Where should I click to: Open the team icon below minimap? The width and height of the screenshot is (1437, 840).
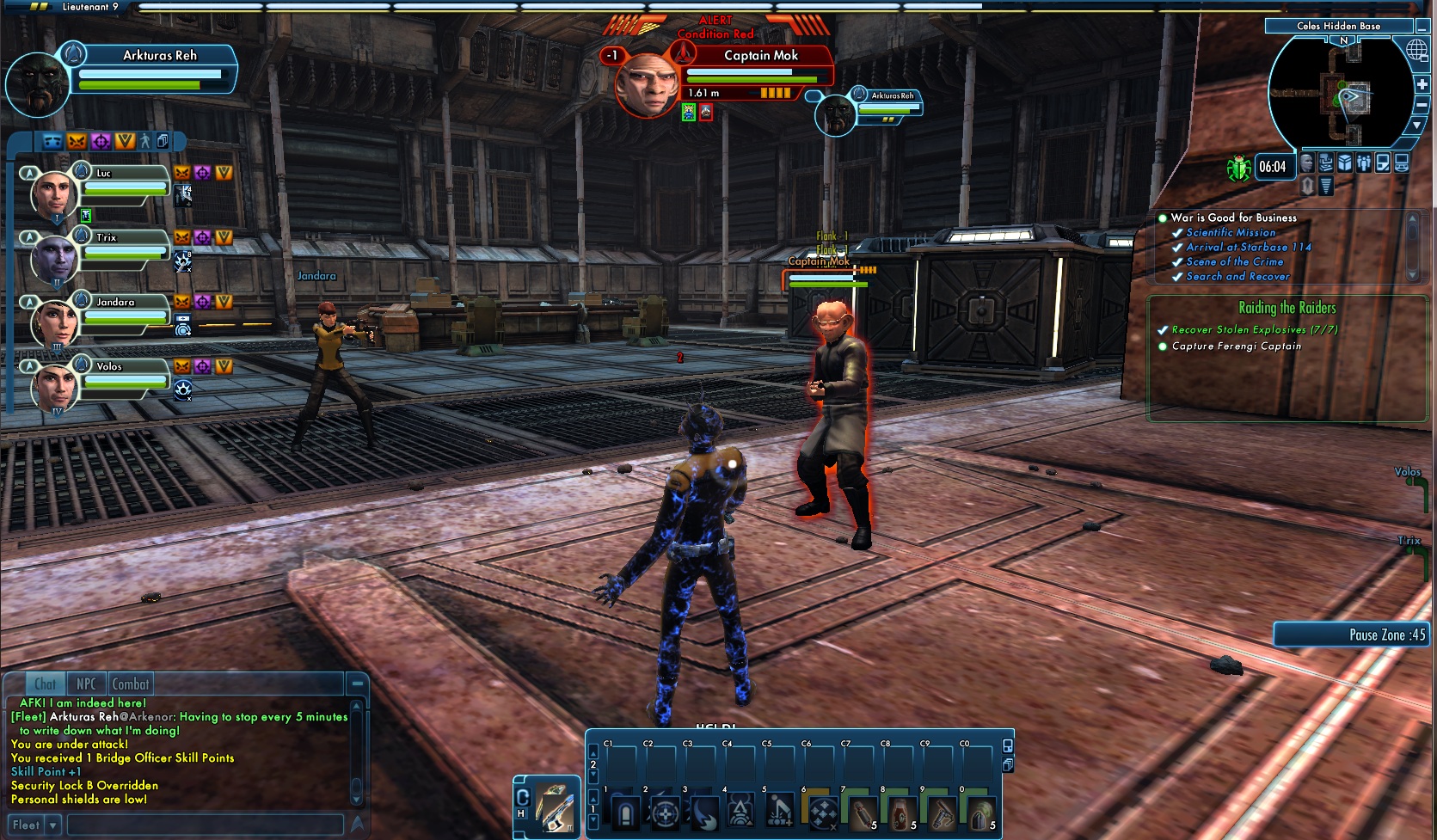(1364, 163)
